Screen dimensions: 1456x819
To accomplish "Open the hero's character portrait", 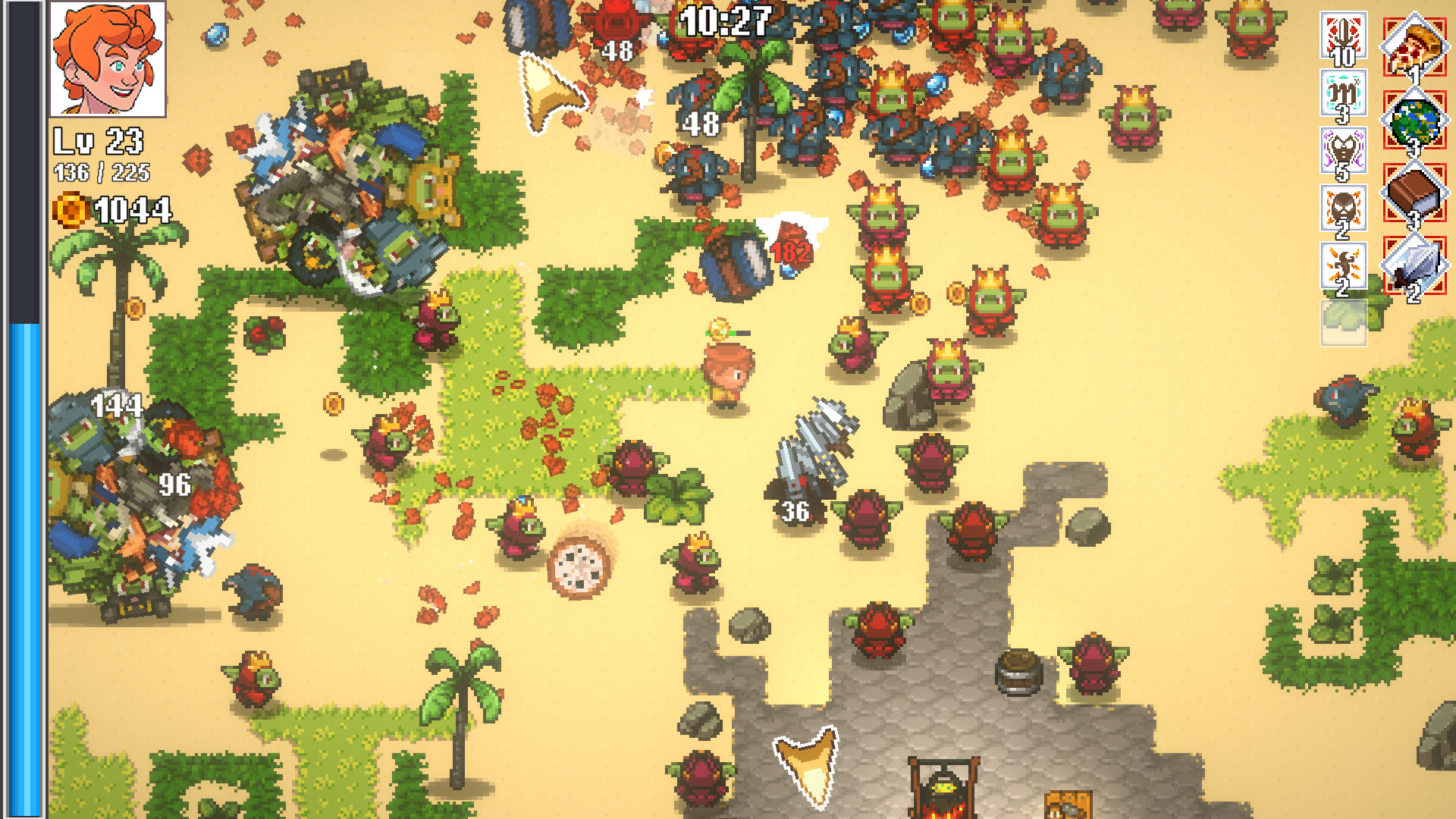I will point(108,61).
